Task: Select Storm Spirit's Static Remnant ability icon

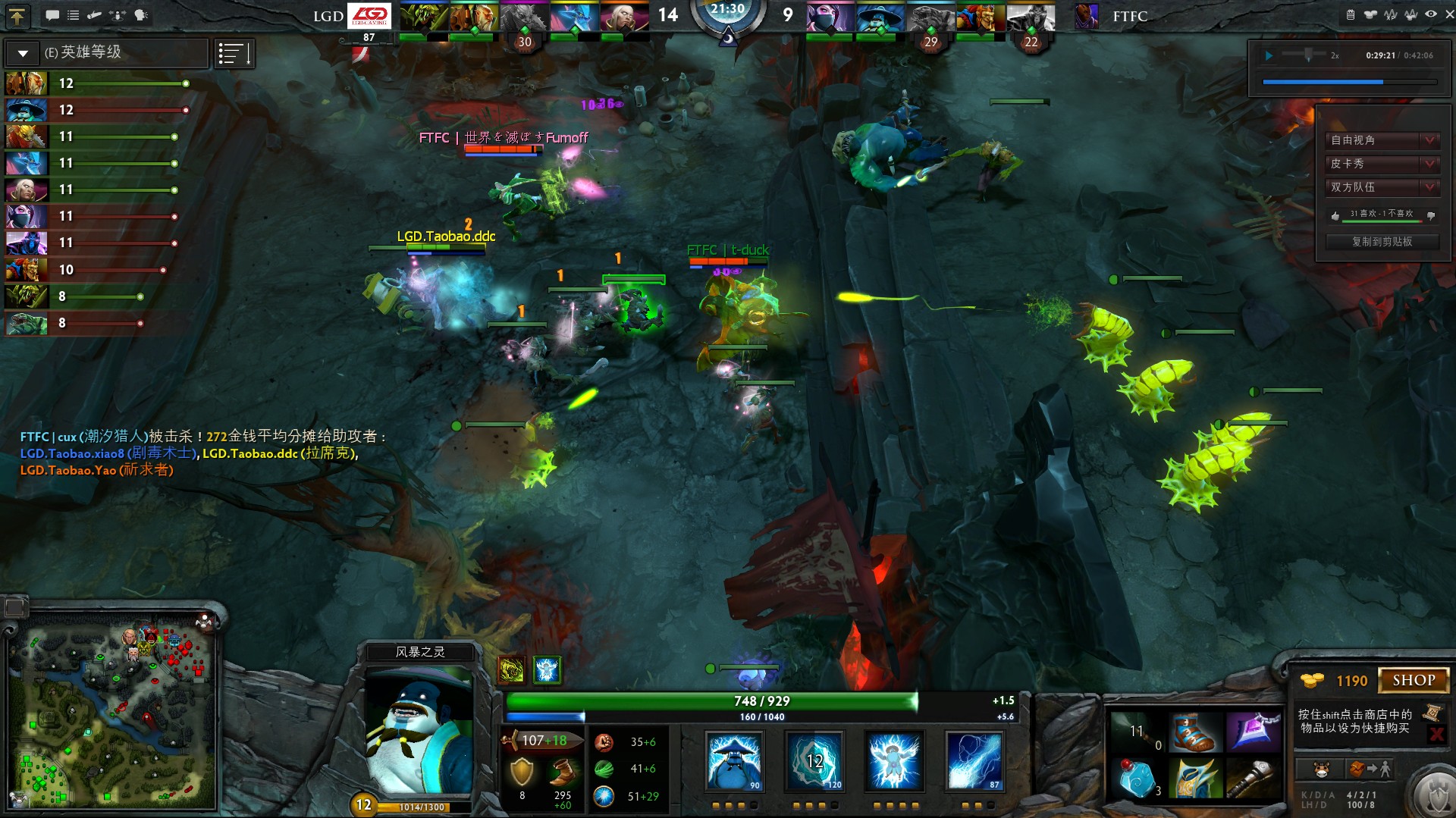Action: (734, 761)
